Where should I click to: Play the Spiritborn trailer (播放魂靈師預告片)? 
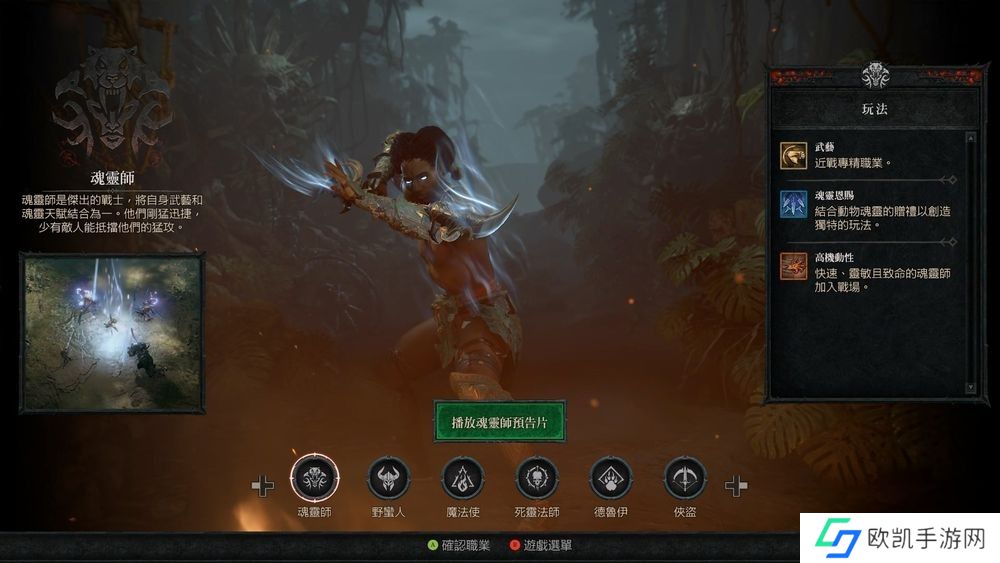click(500, 422)
